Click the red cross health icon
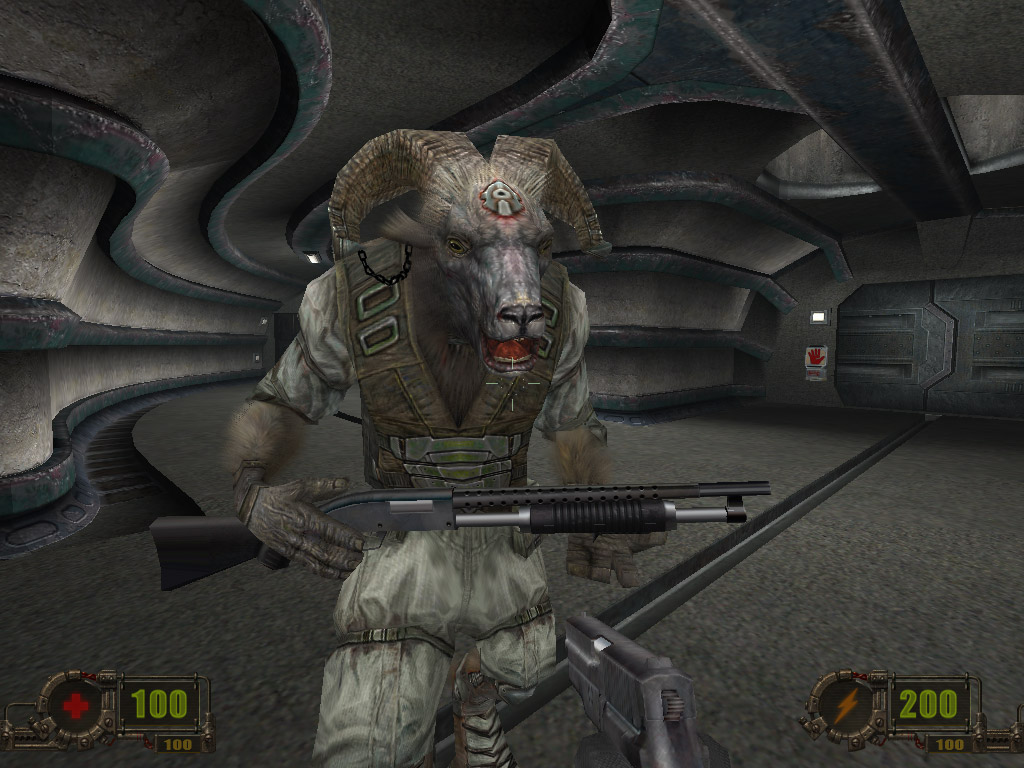The image size is (1024, 768). coord(76,707)
